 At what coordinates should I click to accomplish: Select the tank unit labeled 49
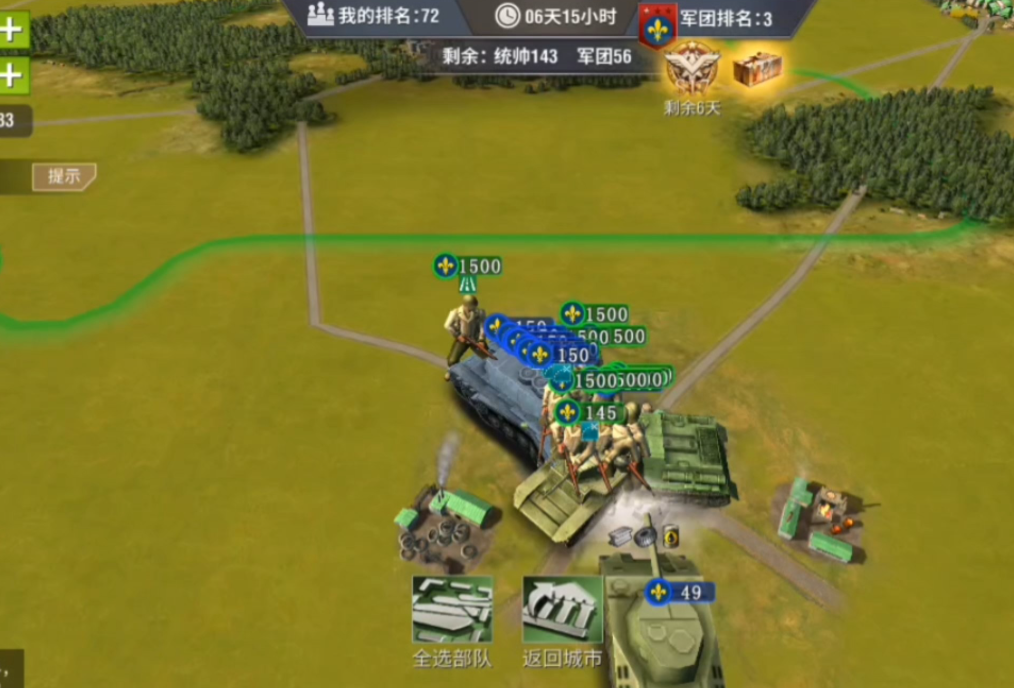coord(661,625)
